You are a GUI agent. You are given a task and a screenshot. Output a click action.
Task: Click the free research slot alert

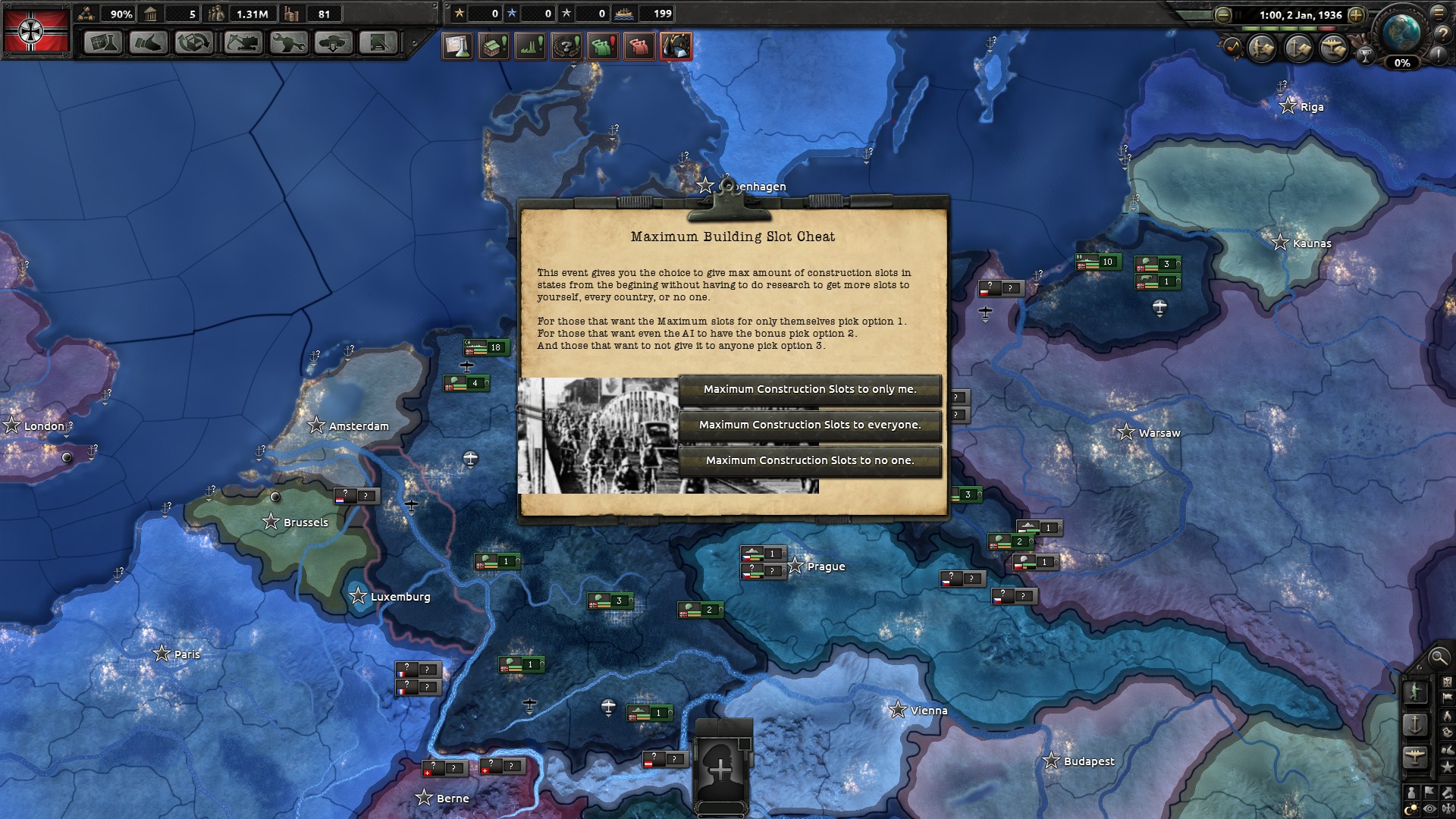(457, 47)
